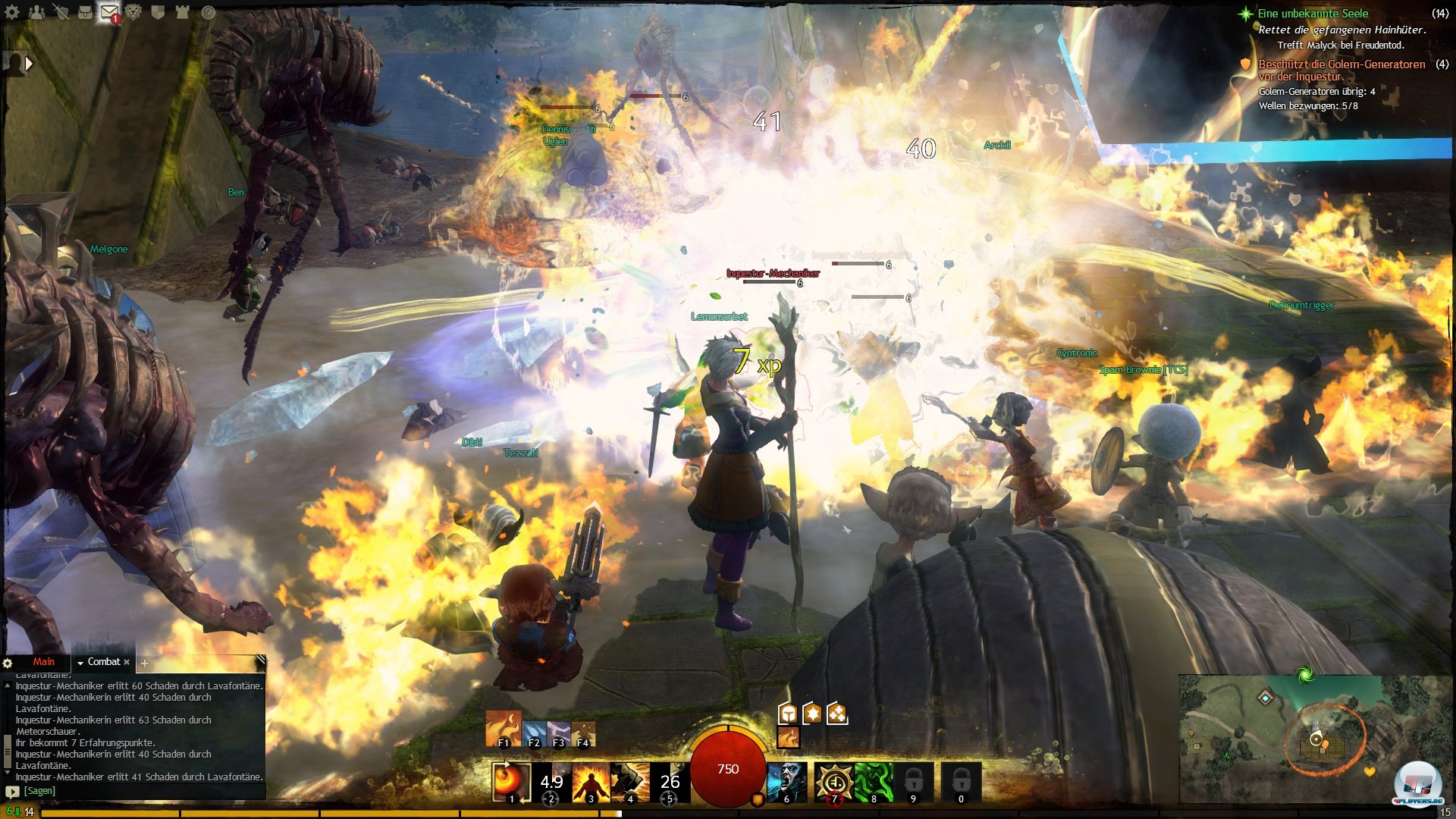1456x819 pixels.
Task: Open the lion-head trading post icon
Action: pyautogui.click(x=133, y=12)
